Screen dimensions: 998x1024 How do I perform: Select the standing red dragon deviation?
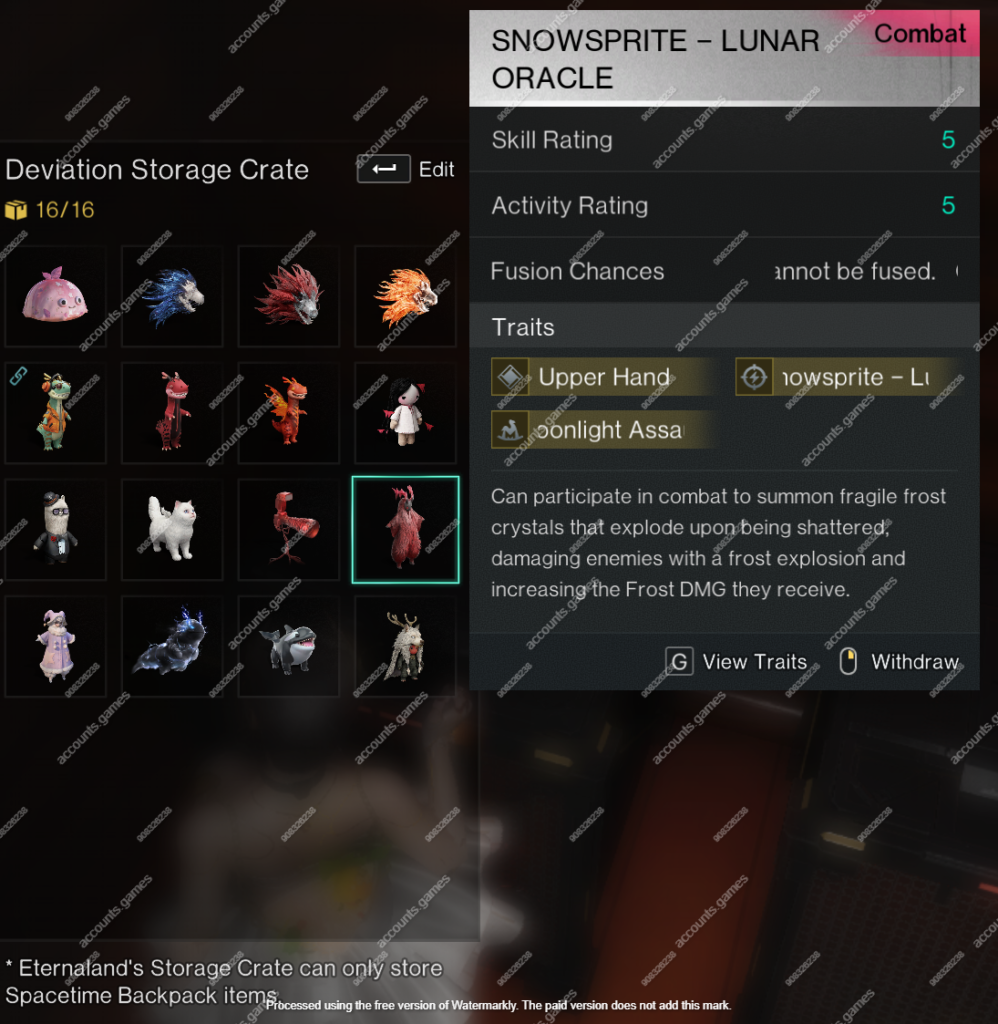tap(172, 413)
